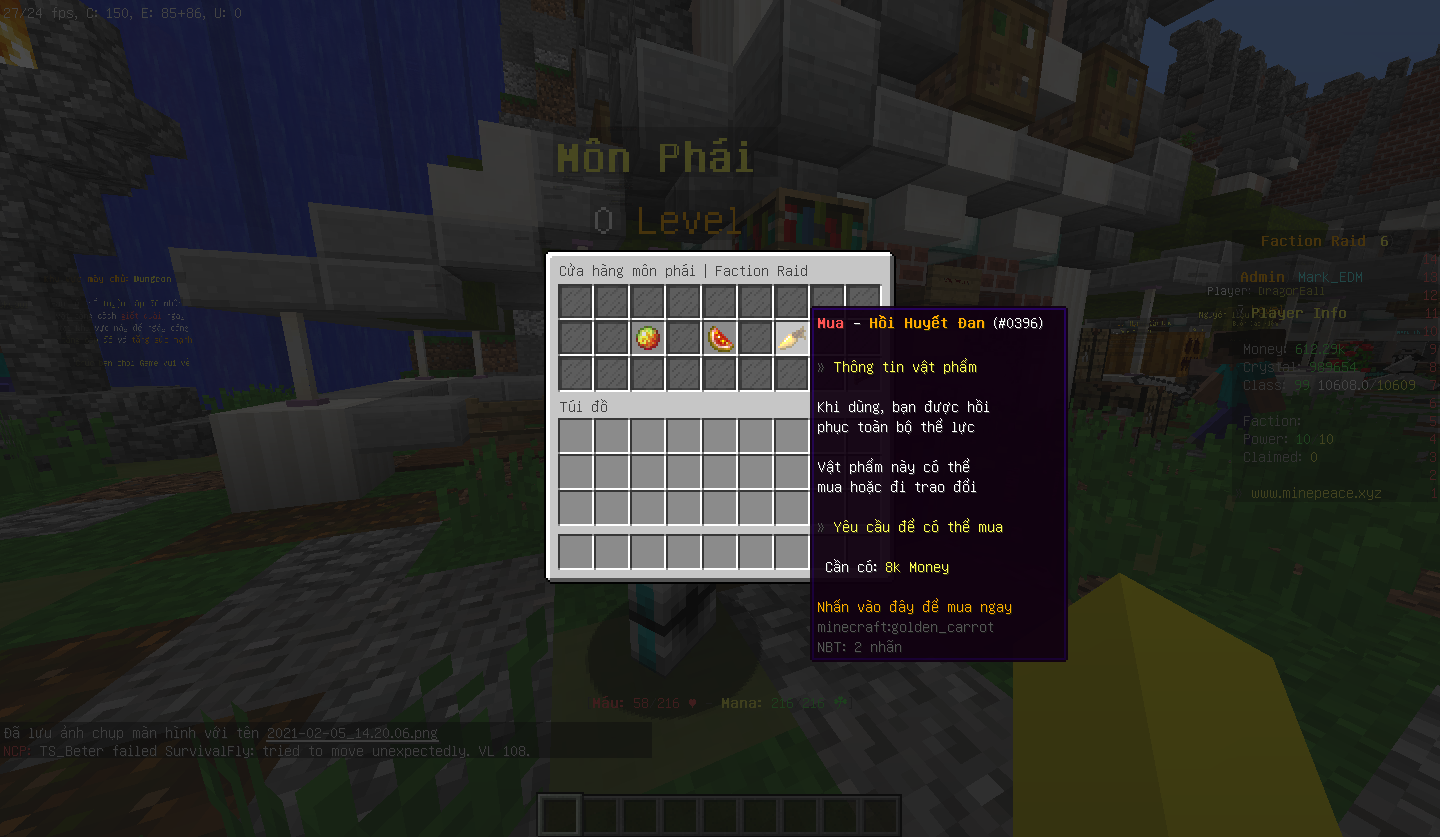Screen dimensions: 1440x837
Task: Choose the round red-green fruit item
Action: click(648, 338)
